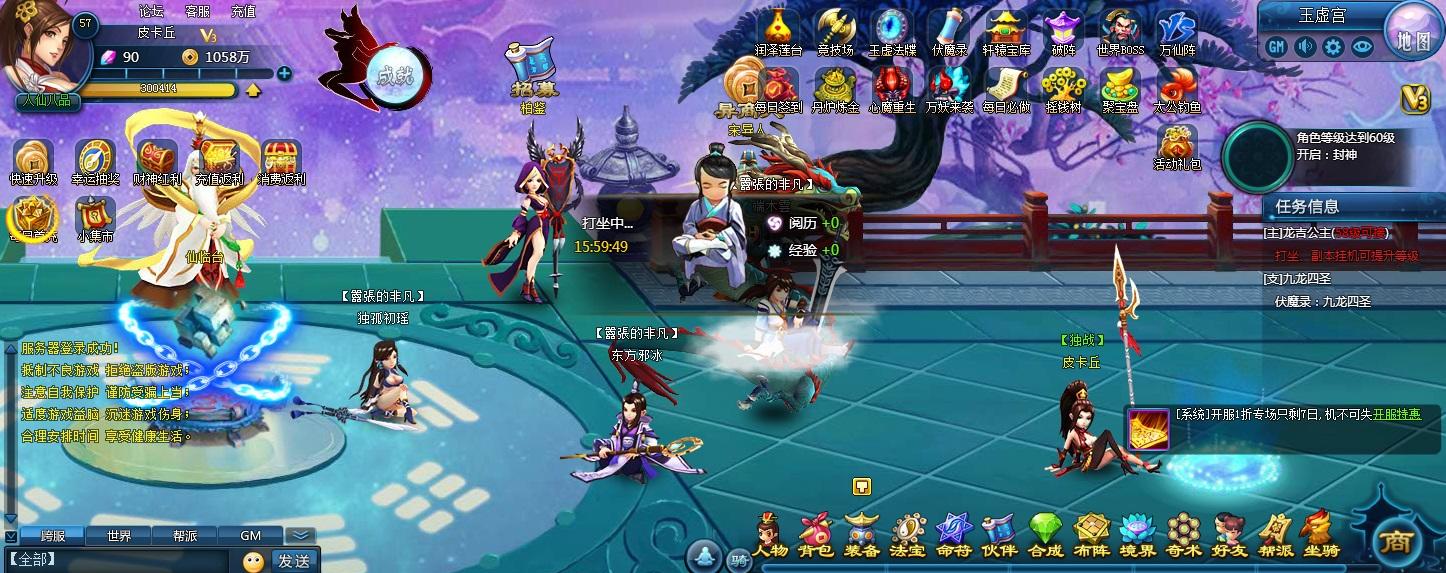Viewport: 1446px width, 573px height.
Task: Open 每日签到 daily sign-in
Action: (x=778, y=88)
